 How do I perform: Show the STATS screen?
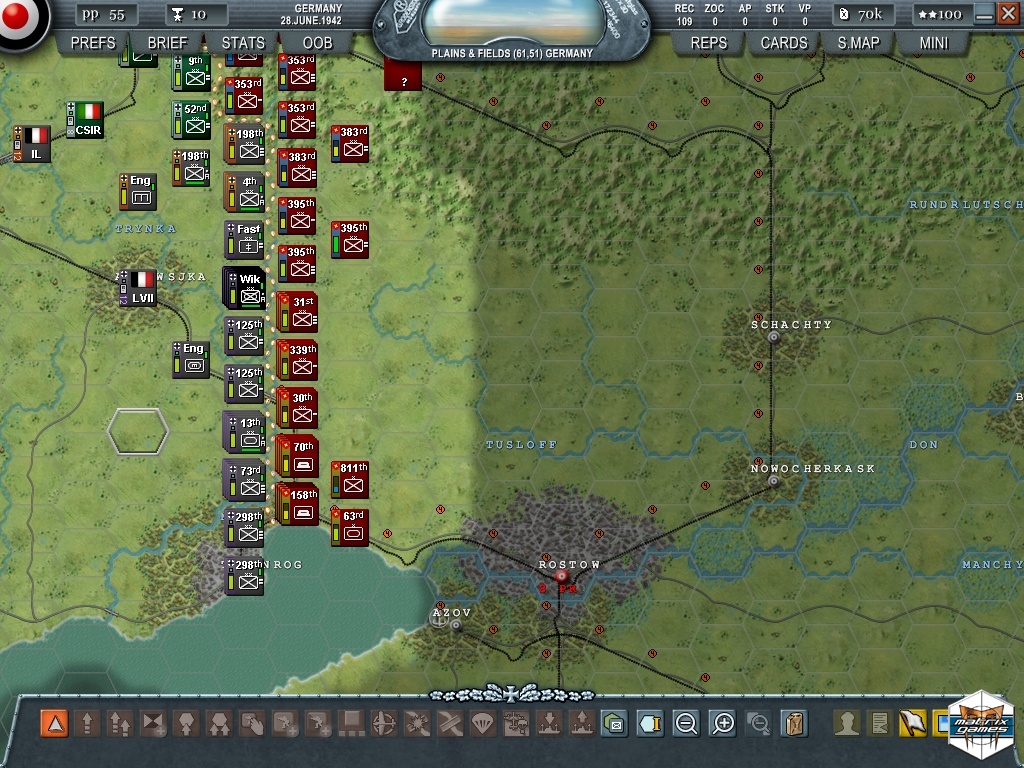pos(243,43)
